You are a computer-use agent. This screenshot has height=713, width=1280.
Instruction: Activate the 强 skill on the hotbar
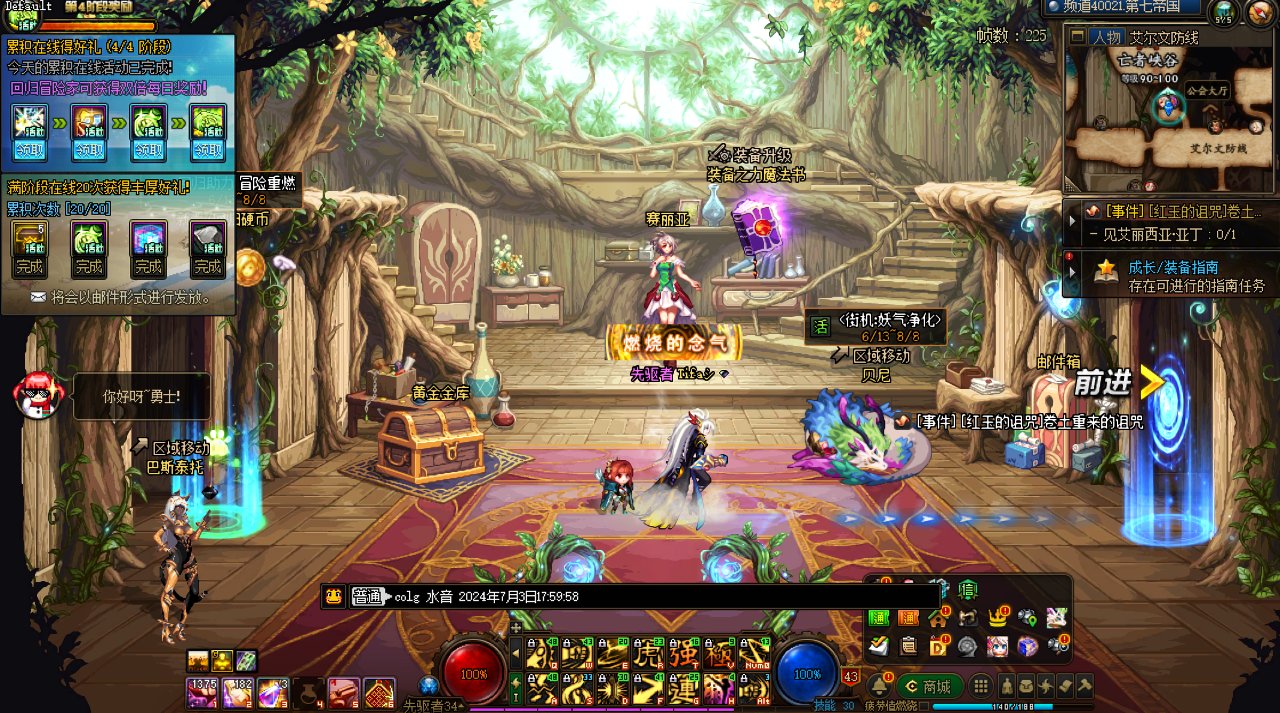[x=684, y=652]
